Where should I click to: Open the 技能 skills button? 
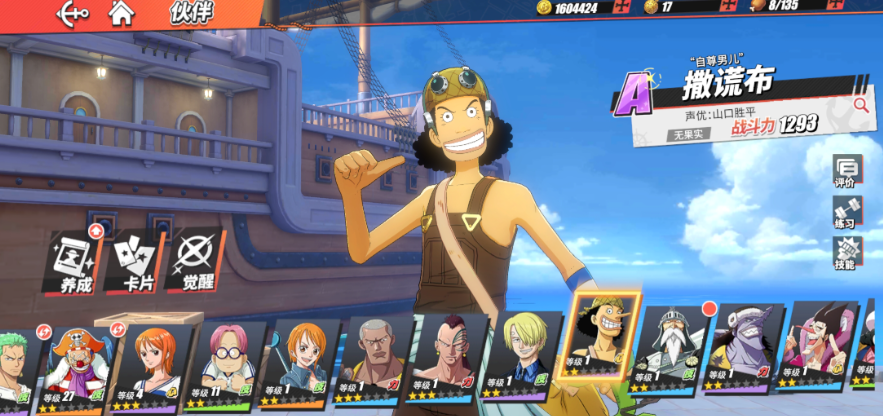pyautogui.click(x=845, y=254)
